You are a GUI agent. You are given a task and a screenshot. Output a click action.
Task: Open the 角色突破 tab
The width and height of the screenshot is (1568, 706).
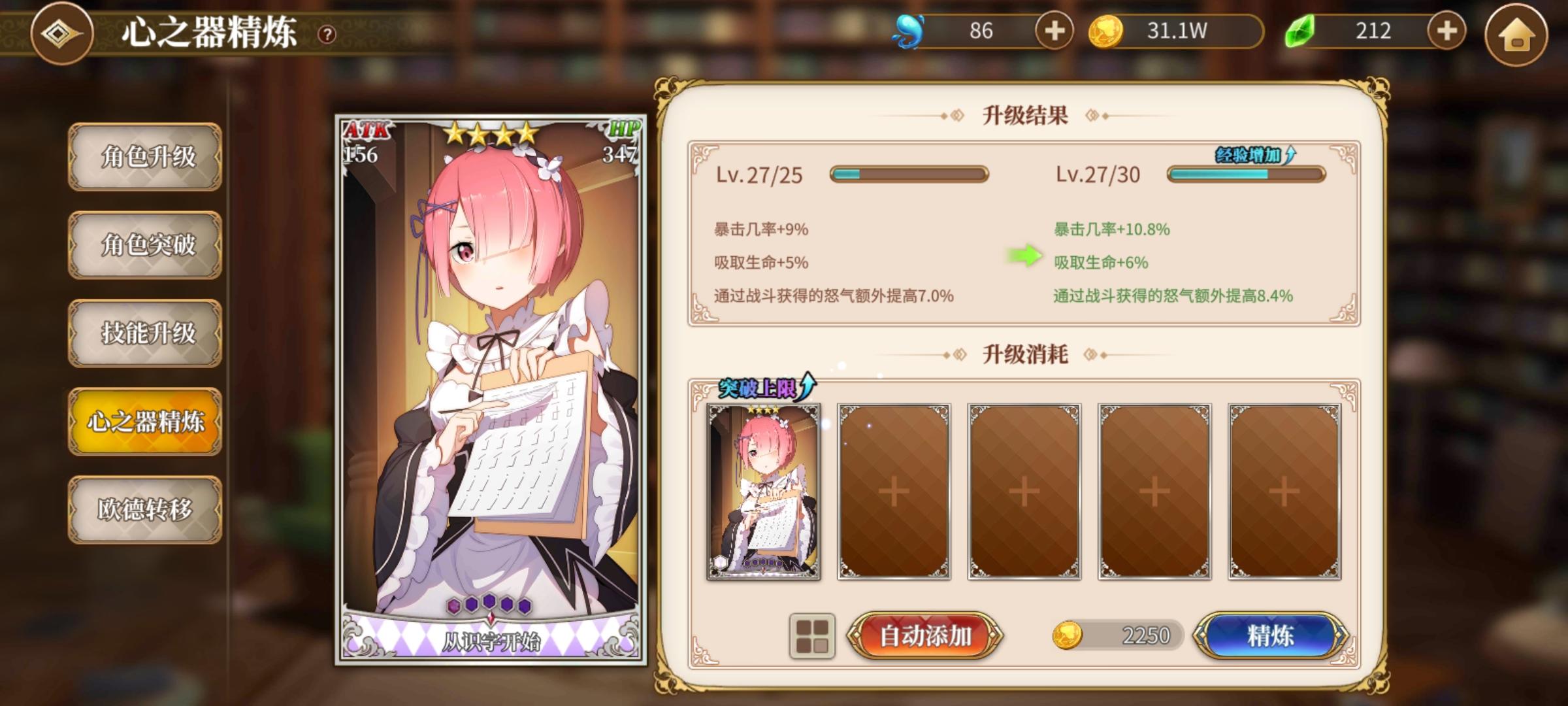click(144, 246)
